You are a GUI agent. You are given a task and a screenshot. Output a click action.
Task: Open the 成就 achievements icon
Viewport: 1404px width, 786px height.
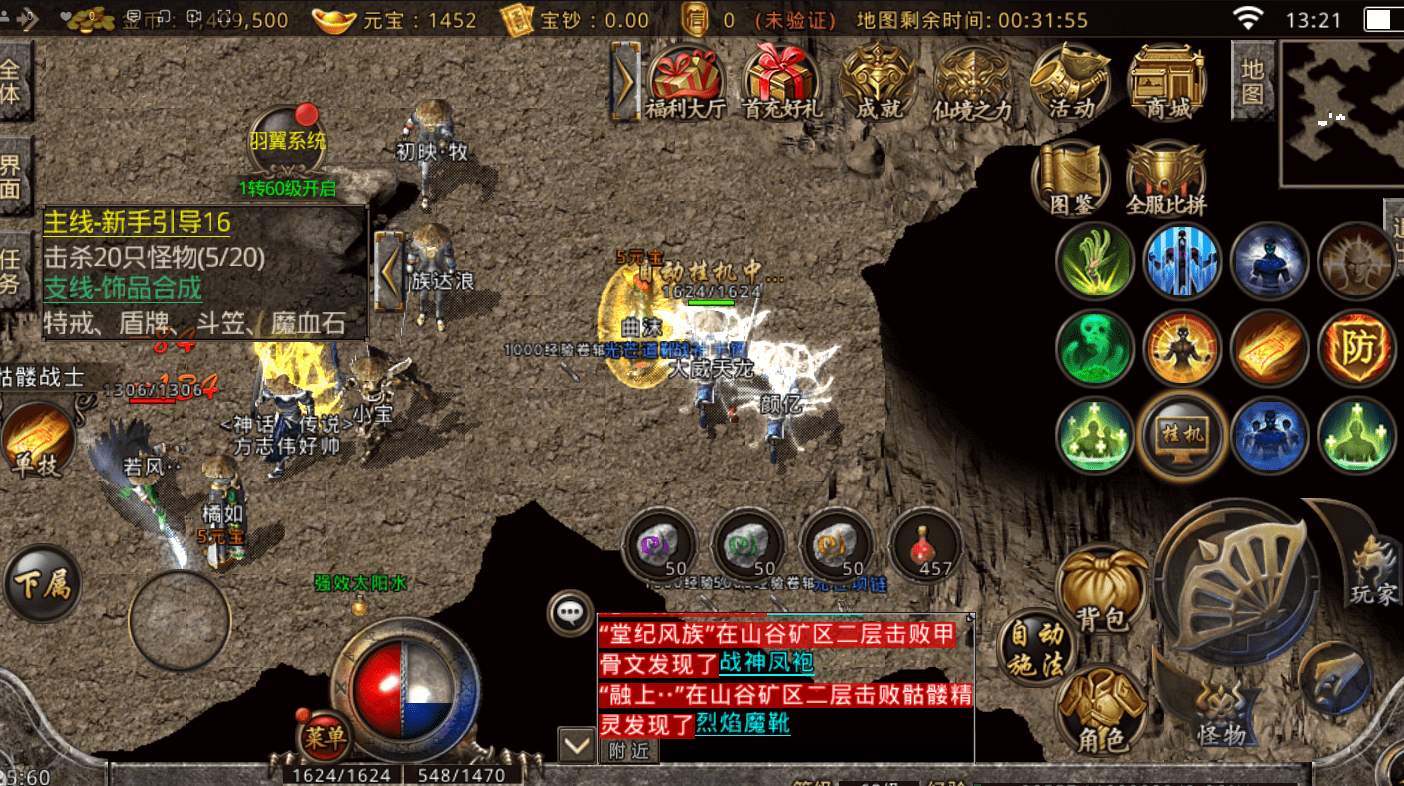(877, 82)
